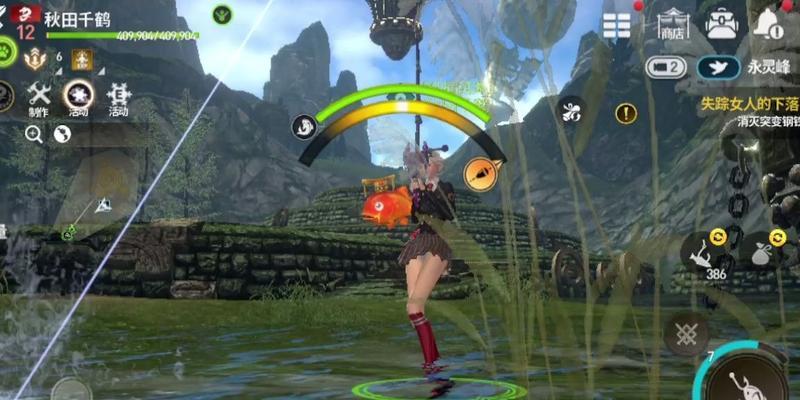Tap the camera counter button

(x=666, y=68)
